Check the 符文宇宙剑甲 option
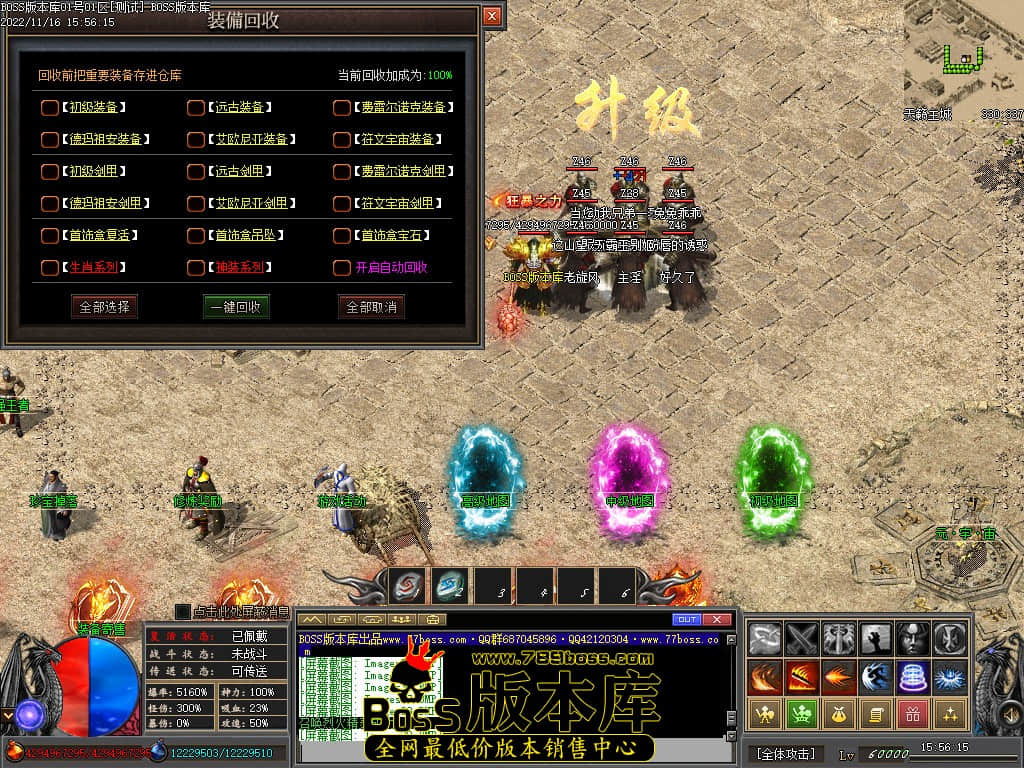The image size is (1024, 768). (x=342, y=203)
